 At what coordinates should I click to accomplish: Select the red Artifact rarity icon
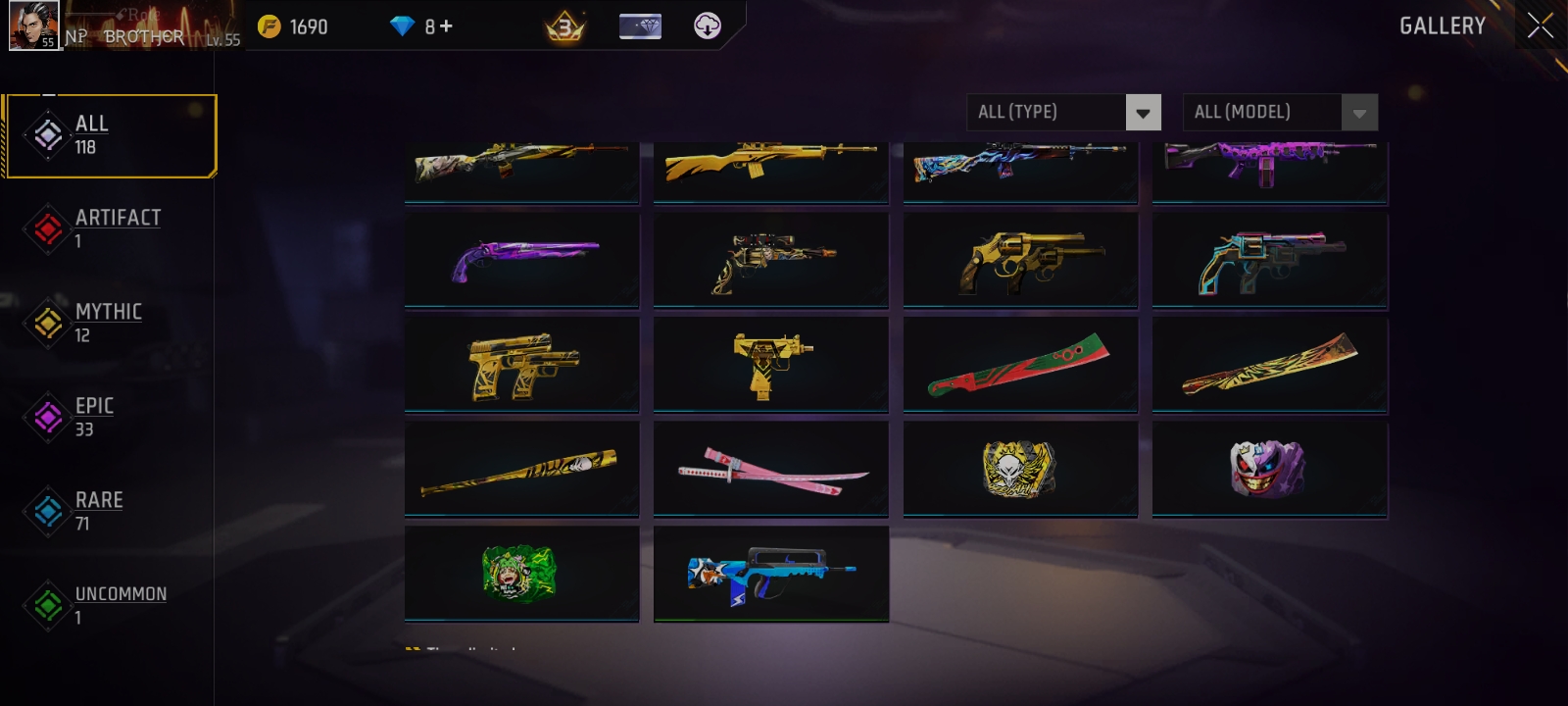click(47, 228)
